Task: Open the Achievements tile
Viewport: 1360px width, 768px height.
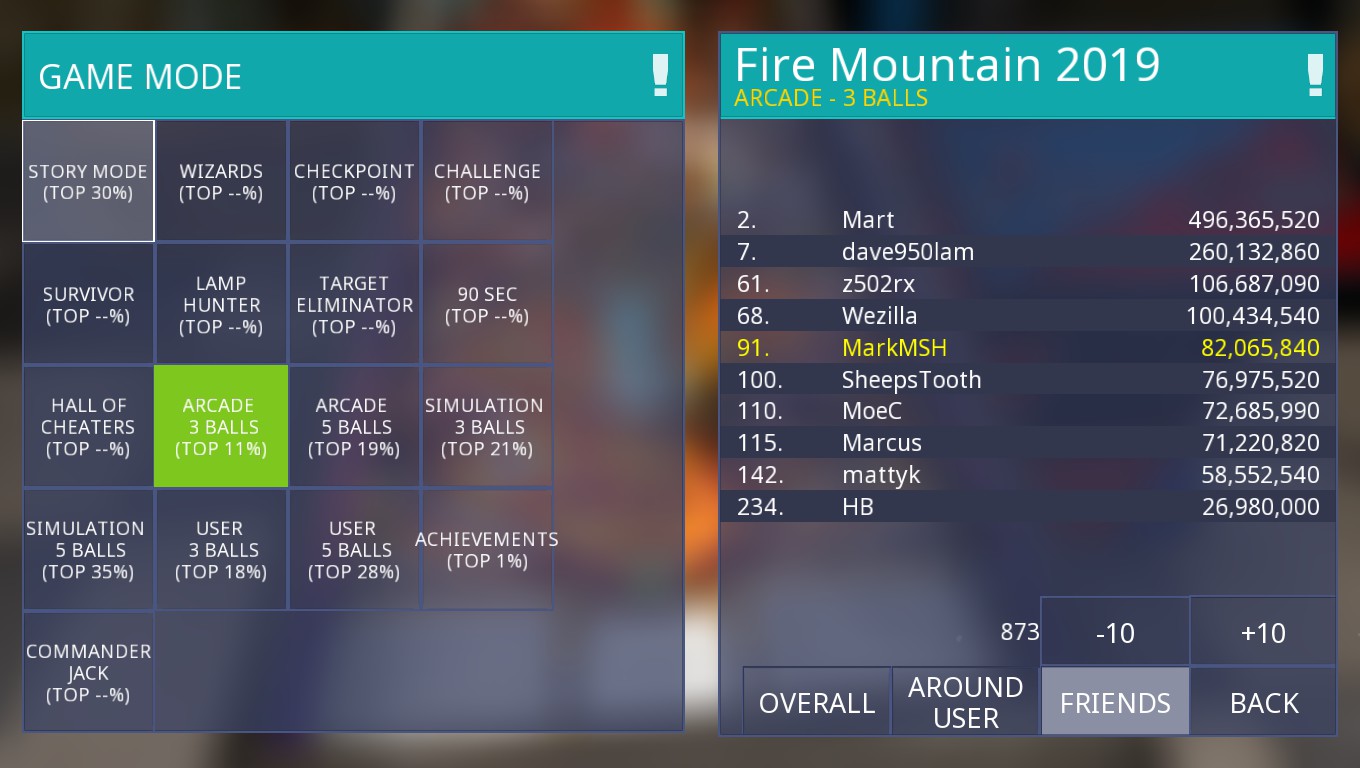Action: 487,549
